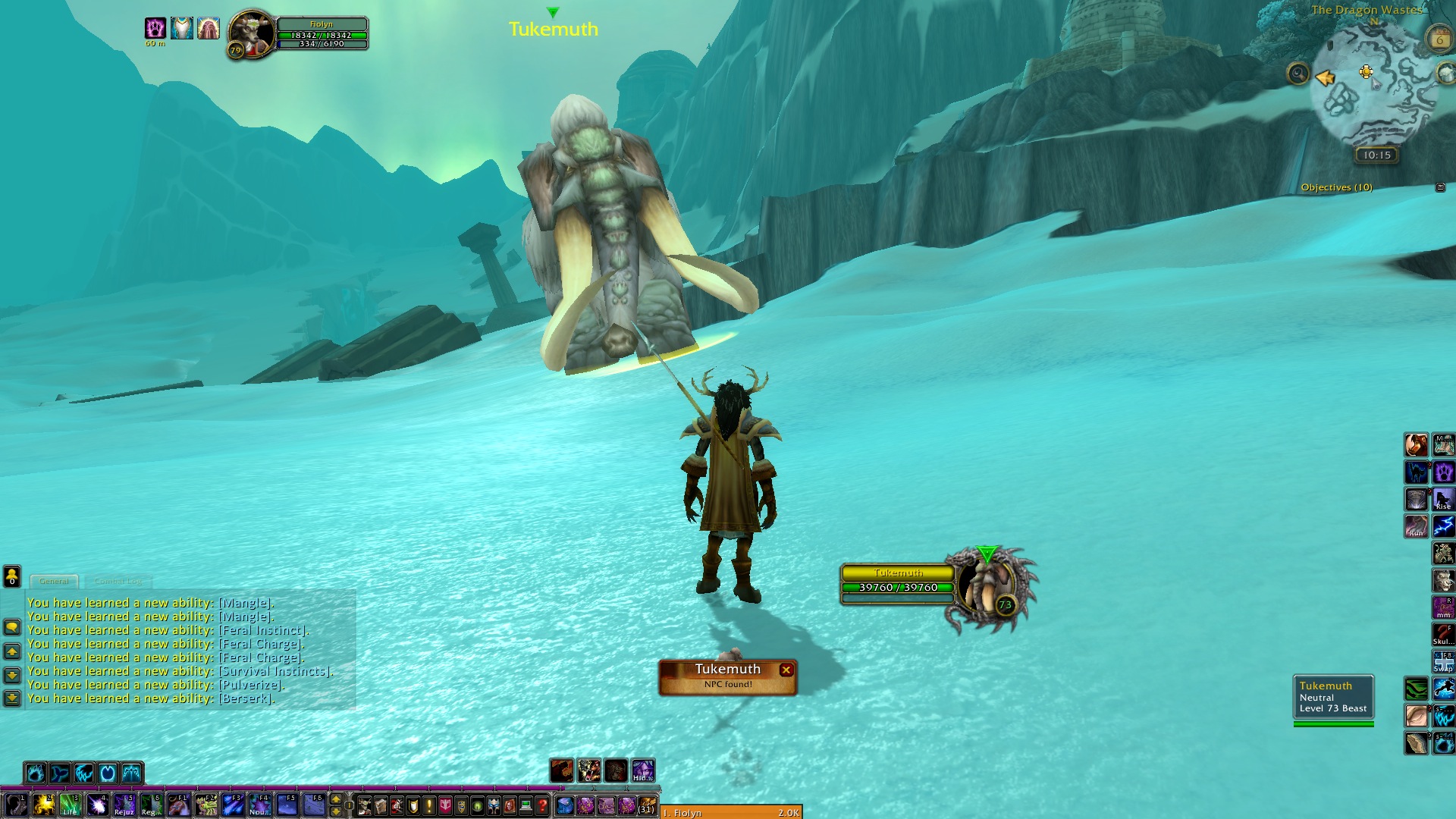The height and width of the screenshot is (819, 1456).
Task: Click the 10:15 clock display
Action: coord(1376,155)
